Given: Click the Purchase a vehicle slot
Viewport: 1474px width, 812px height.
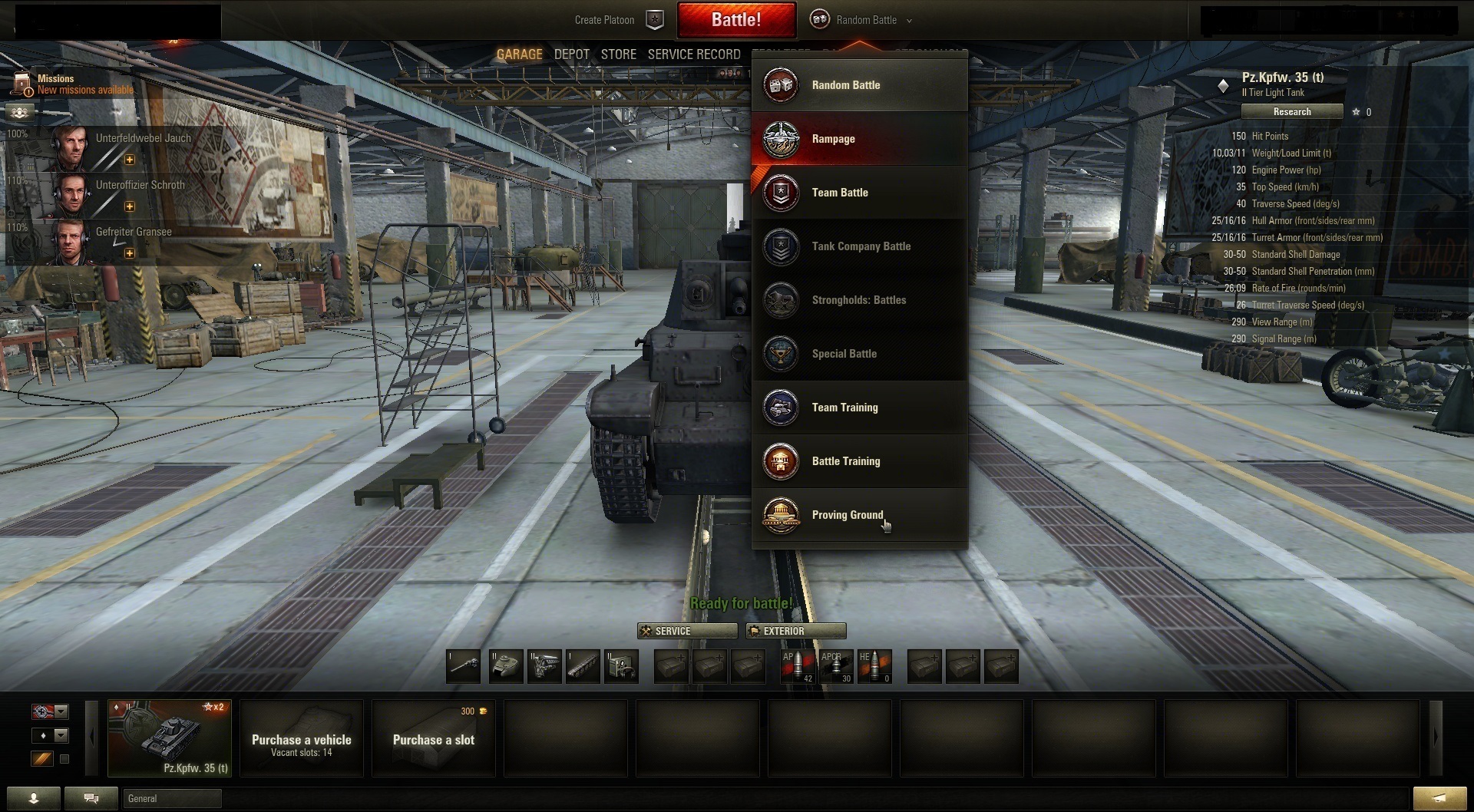Looking at the screenshot, I should point(302,738).
